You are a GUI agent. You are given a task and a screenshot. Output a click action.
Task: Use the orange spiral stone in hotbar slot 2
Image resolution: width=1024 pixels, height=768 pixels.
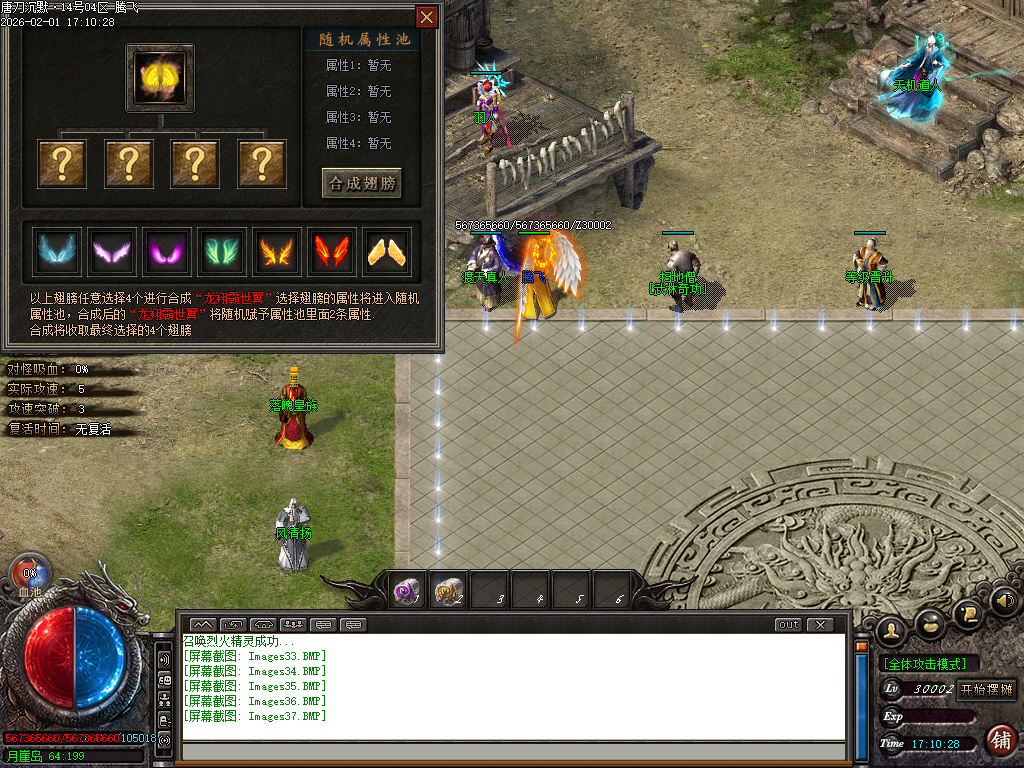click(449, 592)
